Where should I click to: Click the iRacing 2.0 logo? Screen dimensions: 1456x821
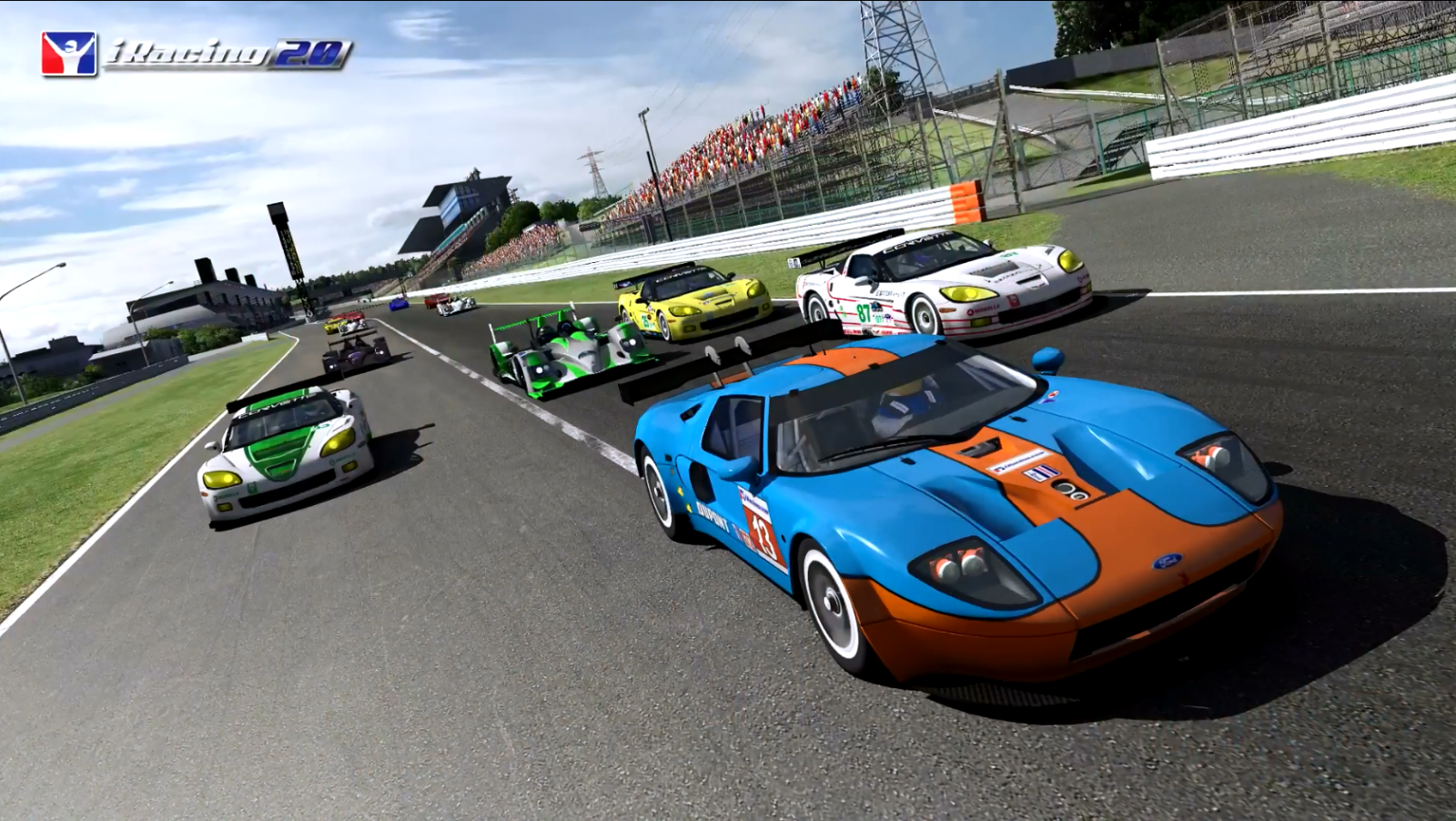[196, 54]
